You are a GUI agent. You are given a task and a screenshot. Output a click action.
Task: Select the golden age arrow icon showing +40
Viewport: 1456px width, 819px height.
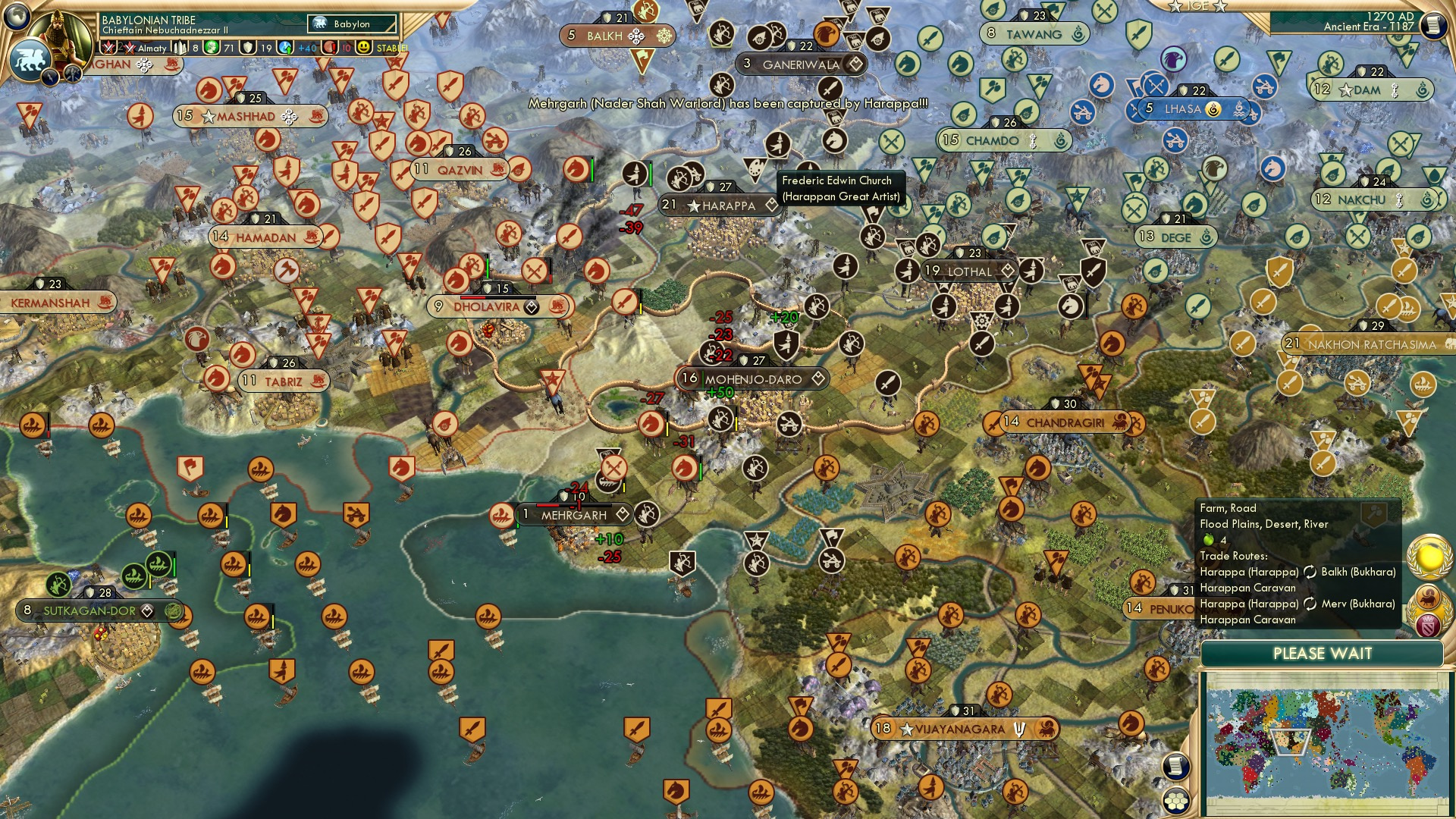[286, 47]
